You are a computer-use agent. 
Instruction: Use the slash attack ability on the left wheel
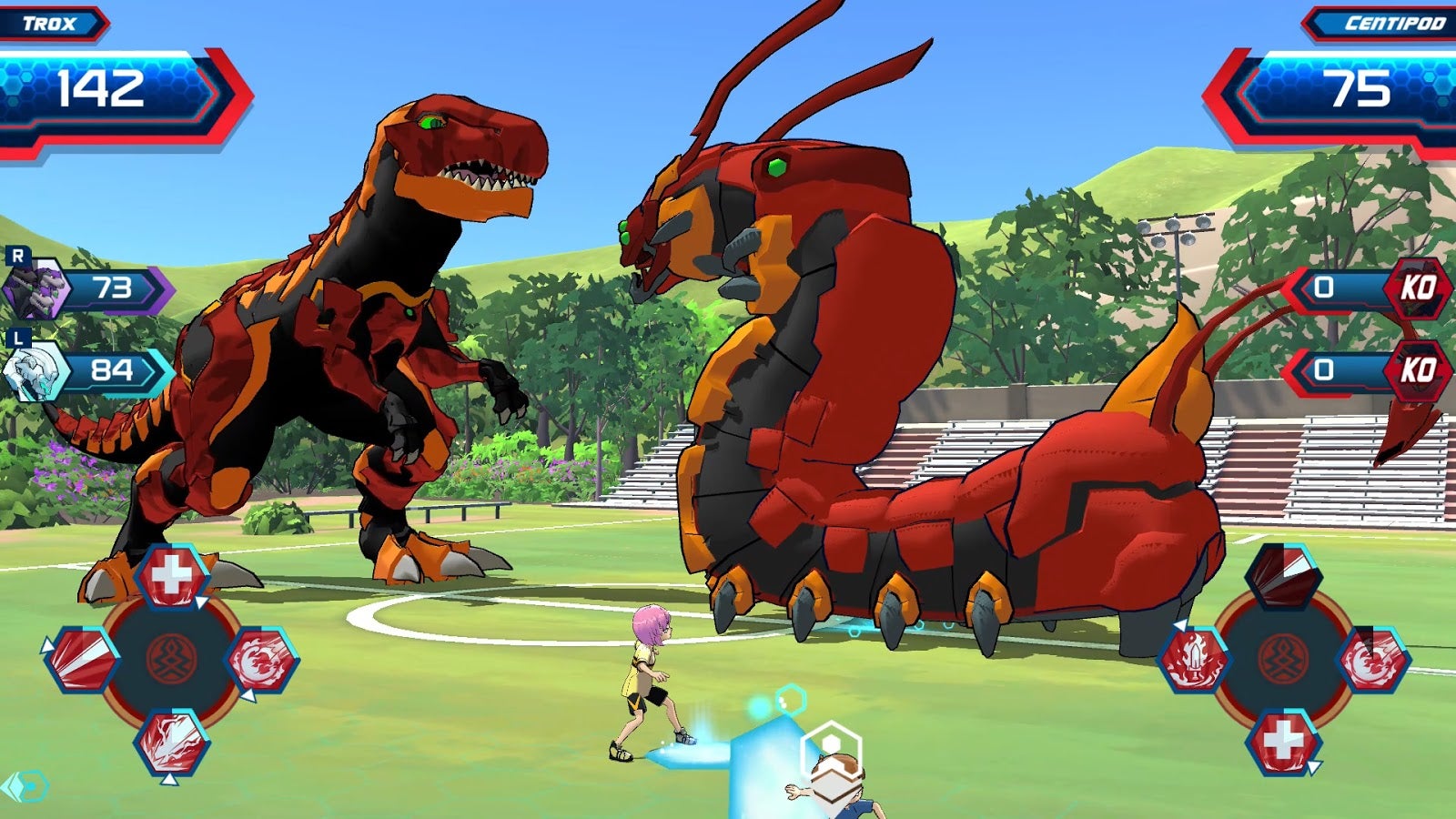[81, 660]
